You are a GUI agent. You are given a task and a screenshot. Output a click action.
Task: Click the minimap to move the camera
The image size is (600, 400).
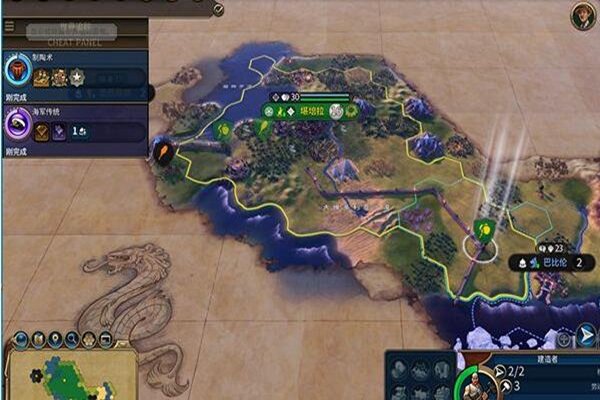pos(72,374)
